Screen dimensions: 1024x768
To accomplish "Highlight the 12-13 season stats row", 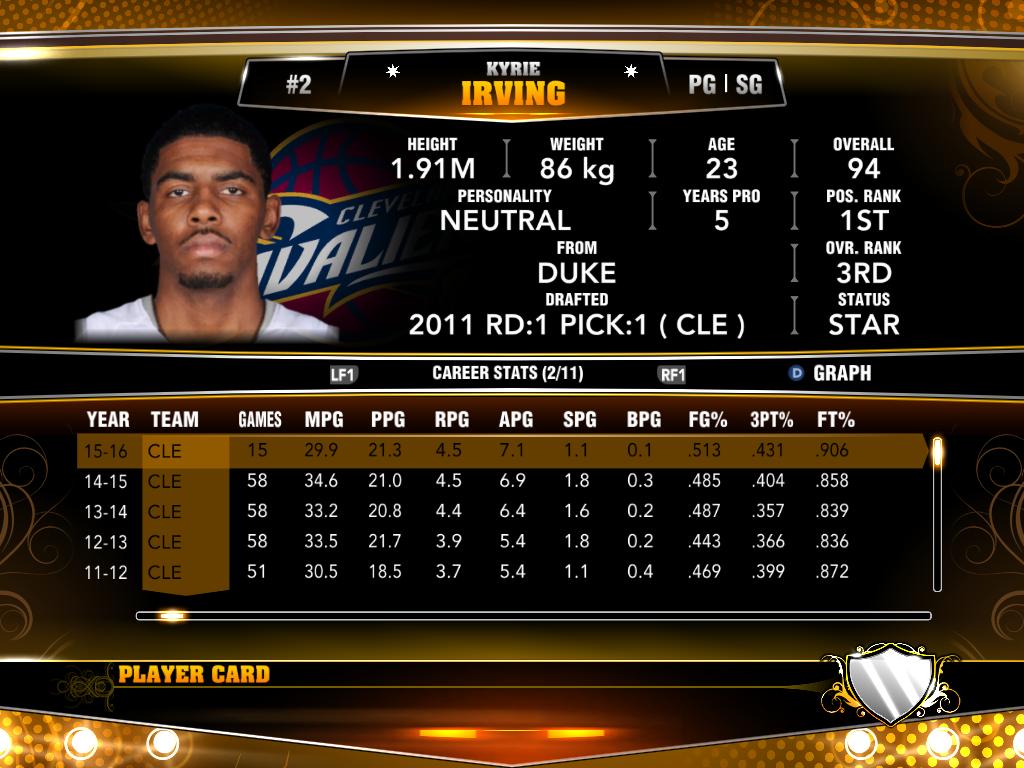I will click(x=500, y=541).
